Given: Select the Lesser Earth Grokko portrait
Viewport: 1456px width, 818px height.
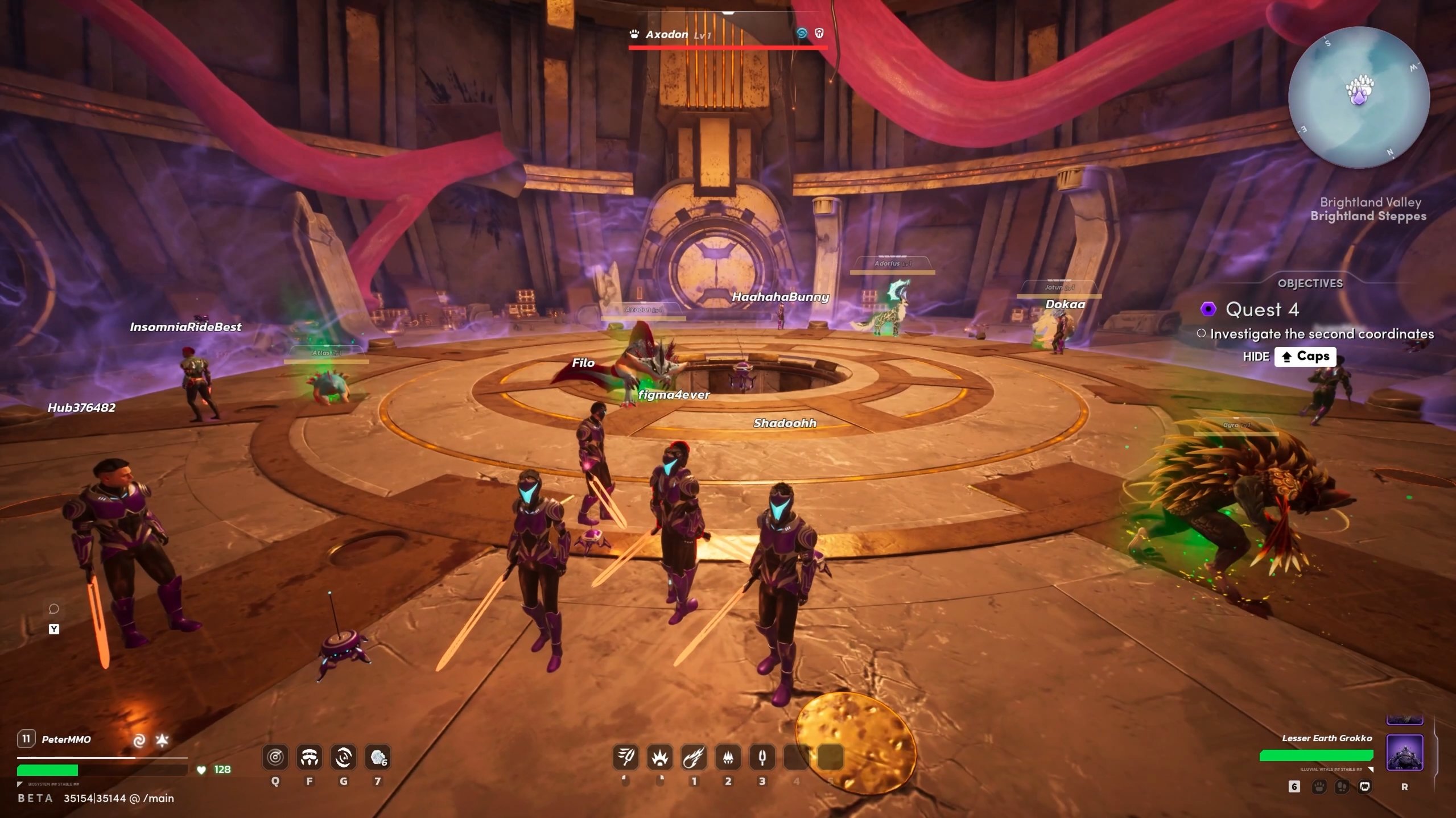Looking at the screenshot, I should pos(1404,752).
